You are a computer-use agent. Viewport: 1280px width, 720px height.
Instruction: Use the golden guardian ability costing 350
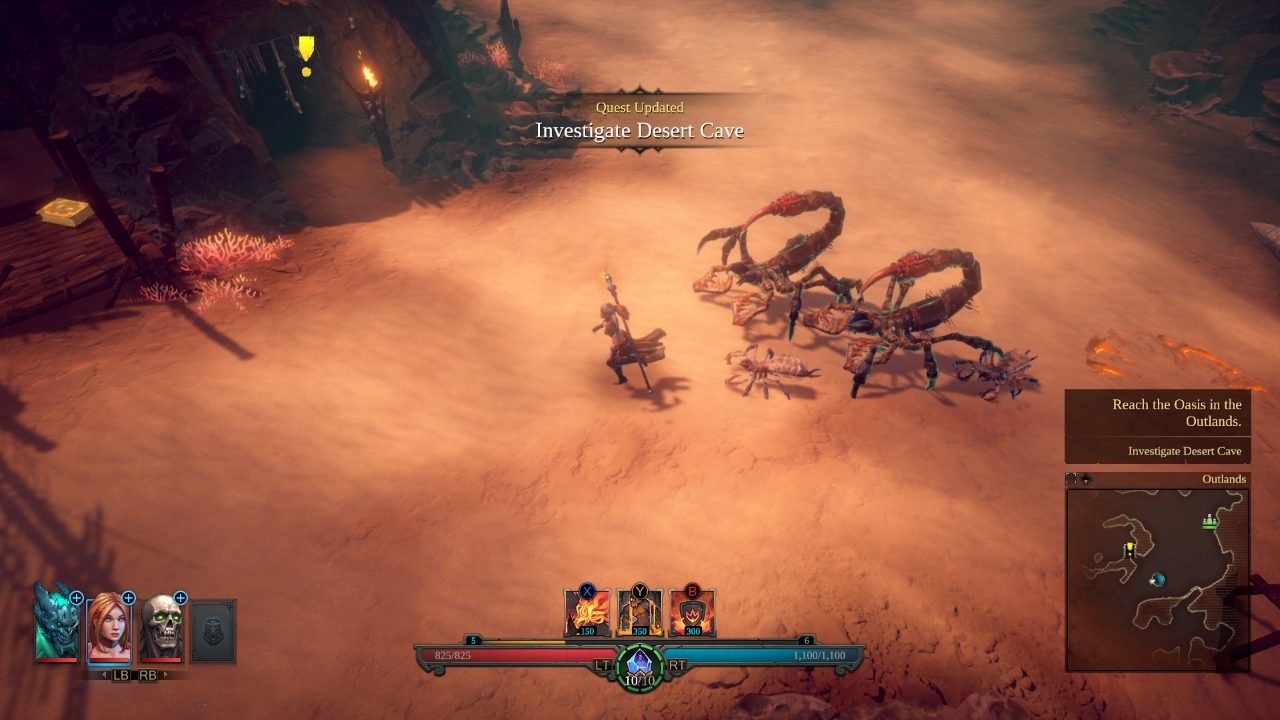tap(639, 613)
